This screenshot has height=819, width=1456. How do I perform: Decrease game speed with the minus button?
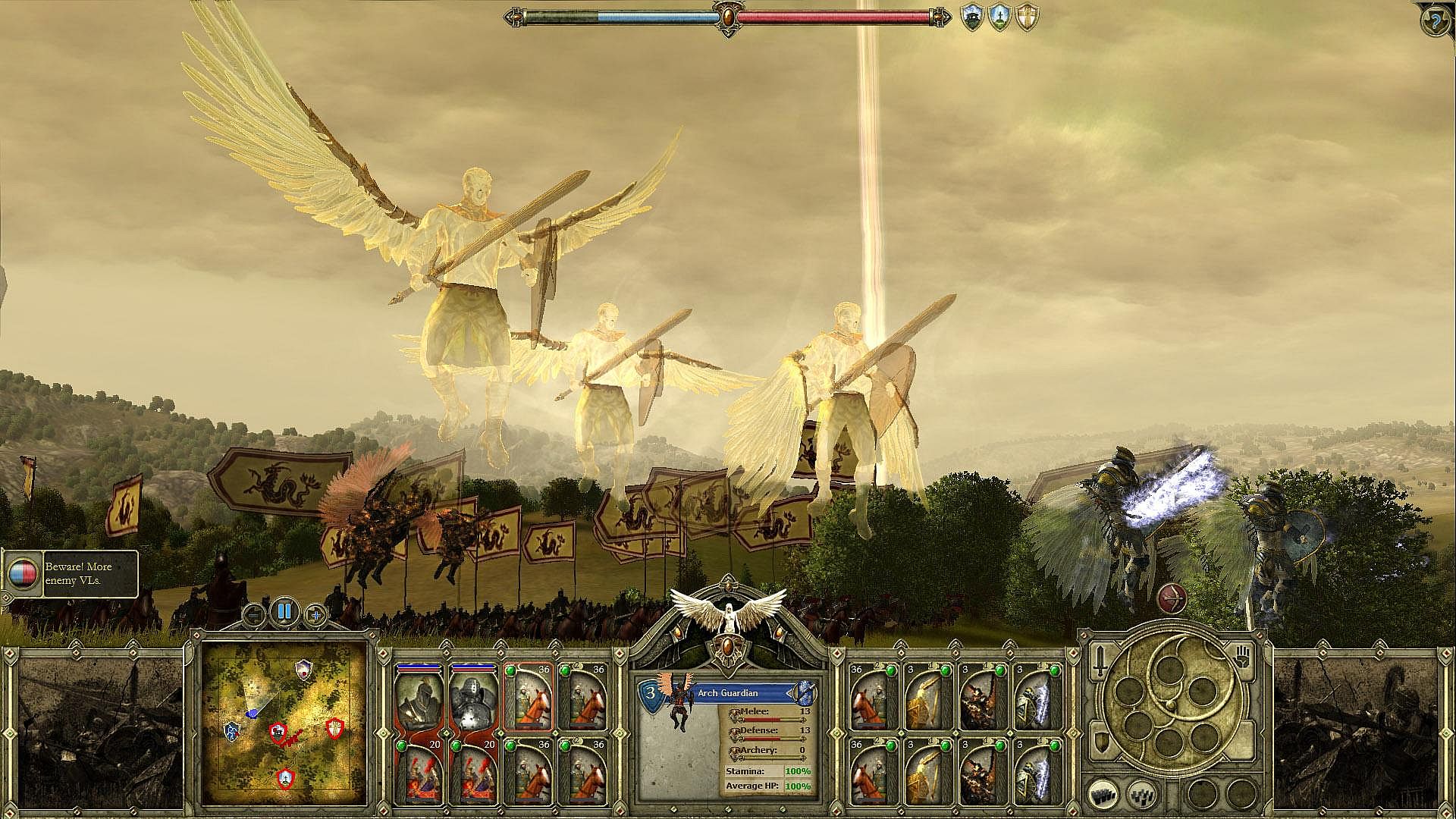pos(255,613)
